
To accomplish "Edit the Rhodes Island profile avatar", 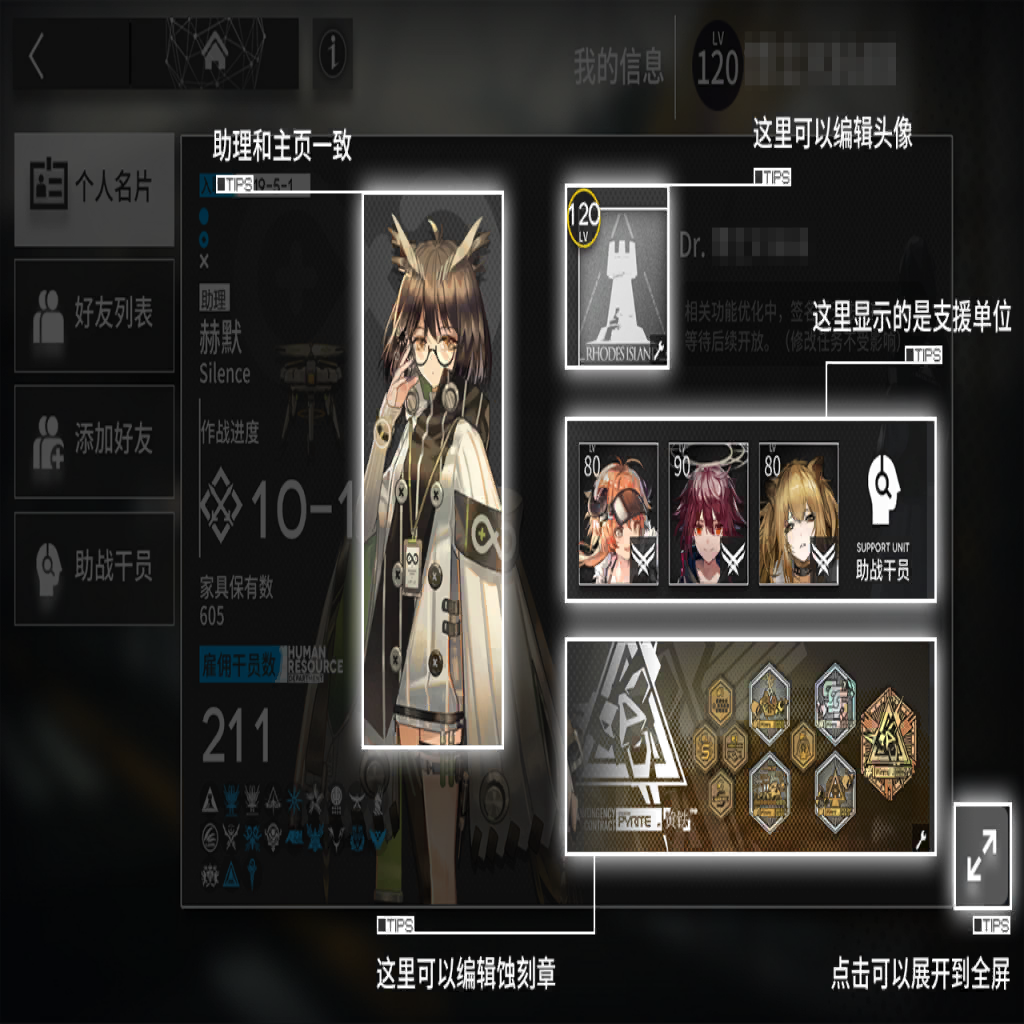I will 616,277.
